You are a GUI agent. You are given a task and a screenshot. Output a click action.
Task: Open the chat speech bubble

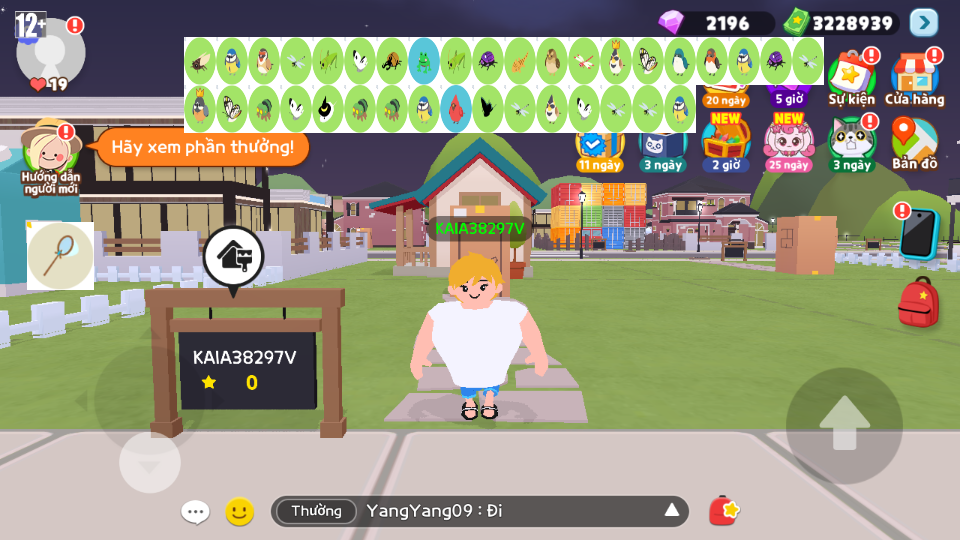(195, 512)
